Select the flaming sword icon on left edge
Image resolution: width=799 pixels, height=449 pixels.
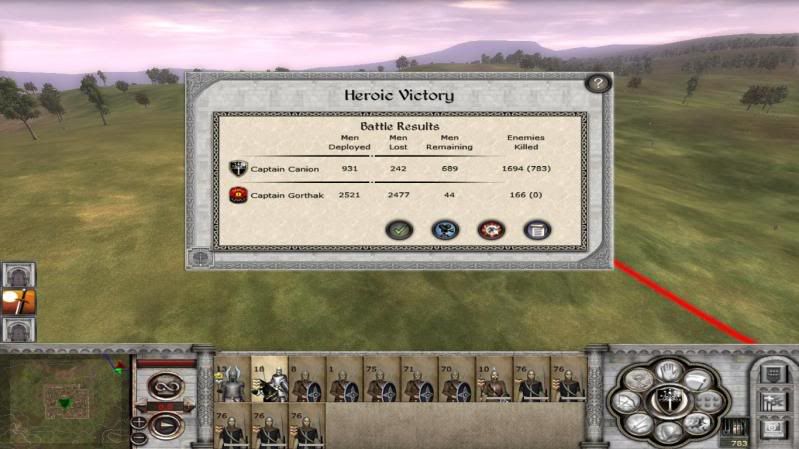(x=17, y=300)
